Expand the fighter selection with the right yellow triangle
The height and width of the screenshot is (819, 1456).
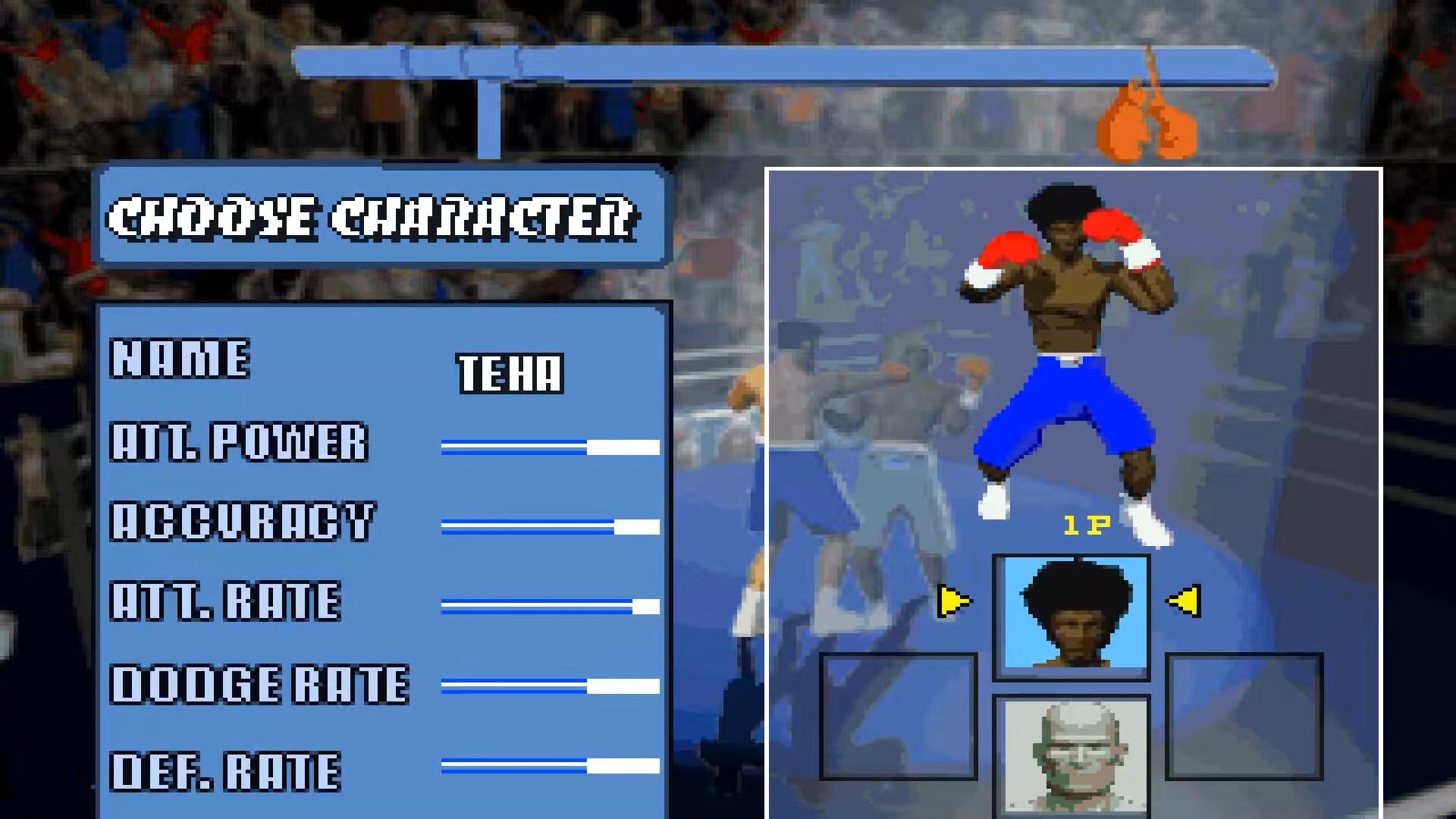point(1185,601)
